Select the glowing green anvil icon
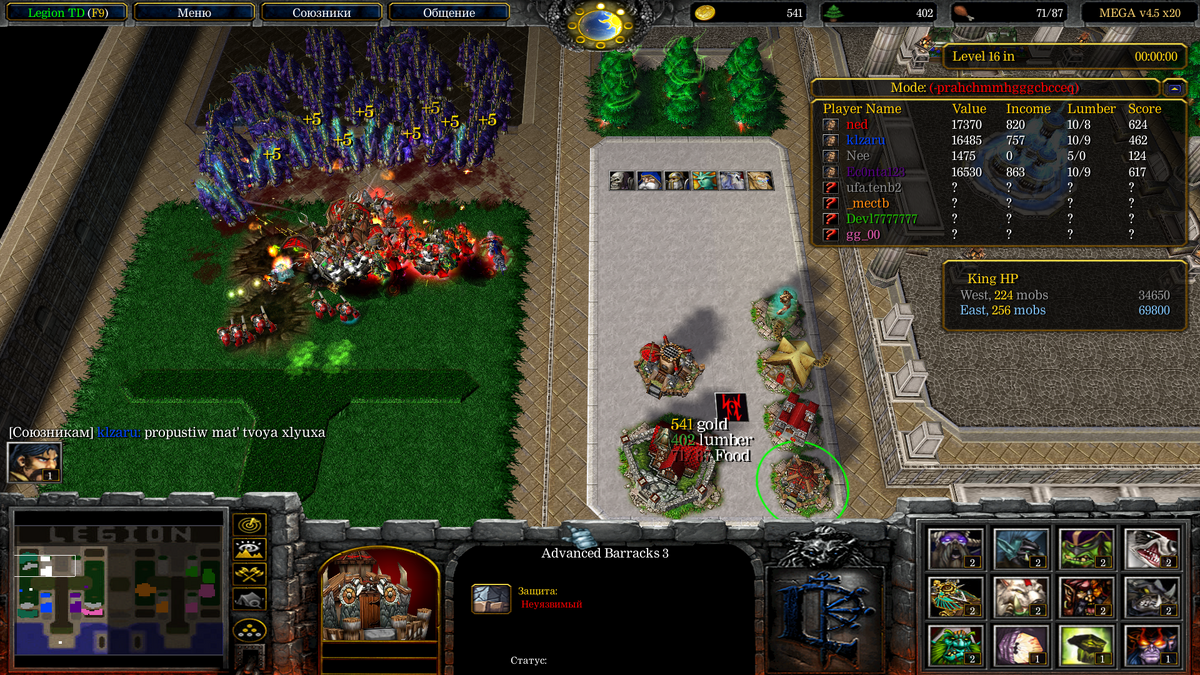This screenshot has width=1200, height=675. pyautogui.click(x=1086, y=645)
